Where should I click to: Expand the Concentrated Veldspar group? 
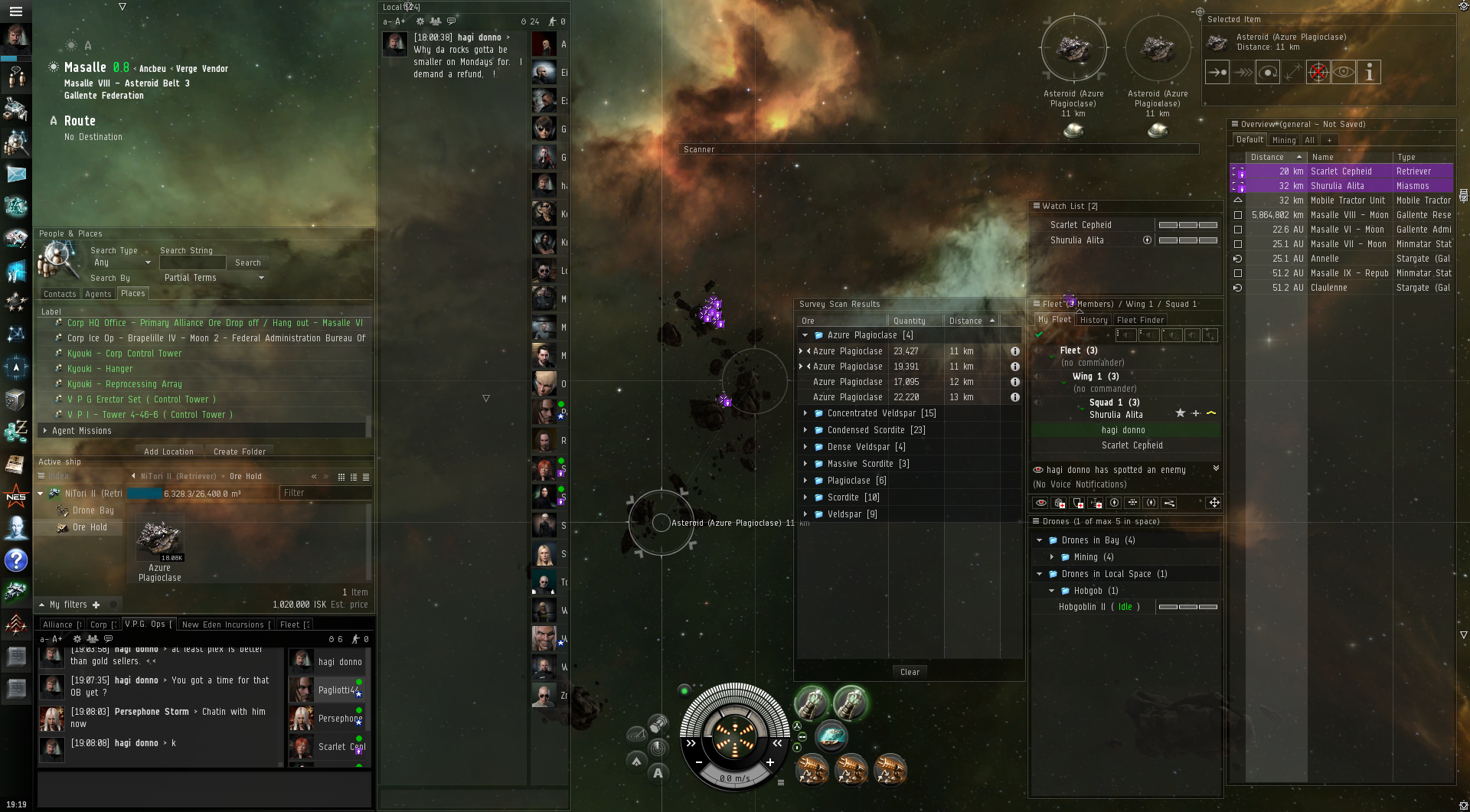point(805,413)
